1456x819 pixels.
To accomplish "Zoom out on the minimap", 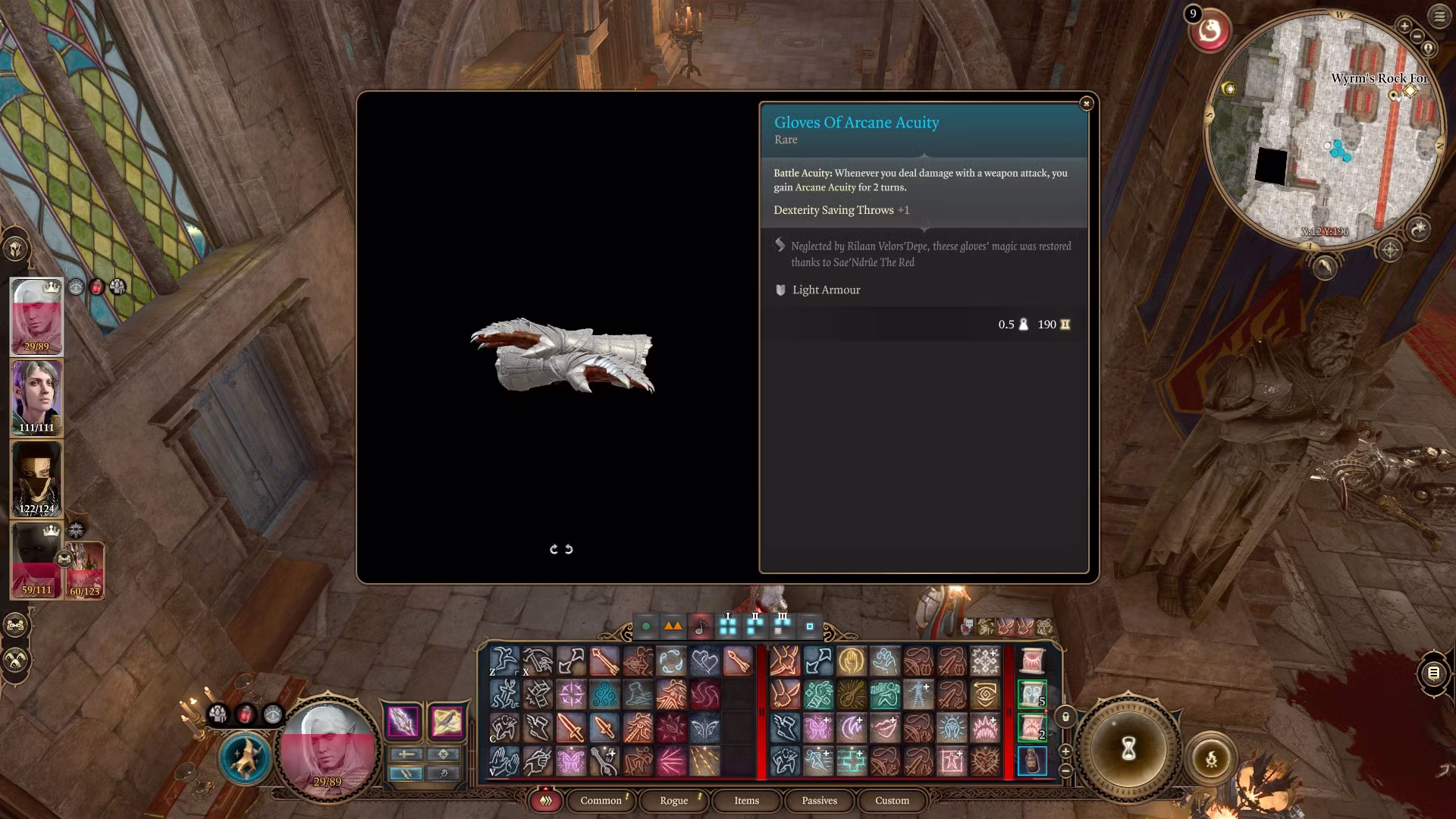I will pyautogui.click(x=1417, y=37).
